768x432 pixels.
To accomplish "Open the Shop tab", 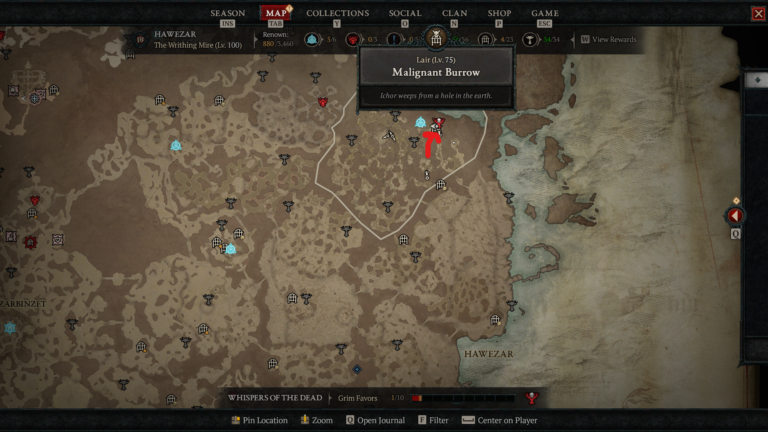I will pos(498,13).
